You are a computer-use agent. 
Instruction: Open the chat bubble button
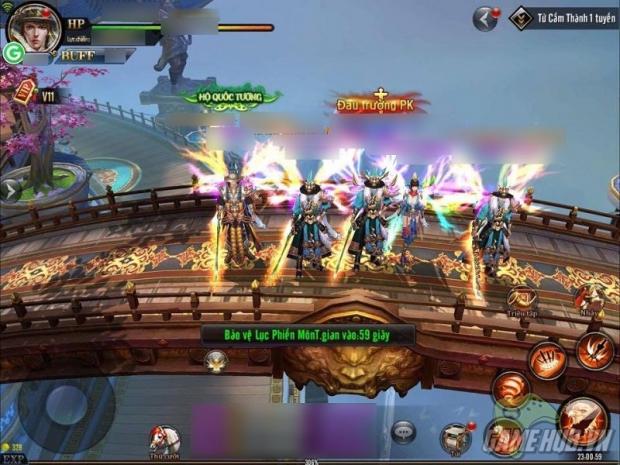(x=403, y=431)
